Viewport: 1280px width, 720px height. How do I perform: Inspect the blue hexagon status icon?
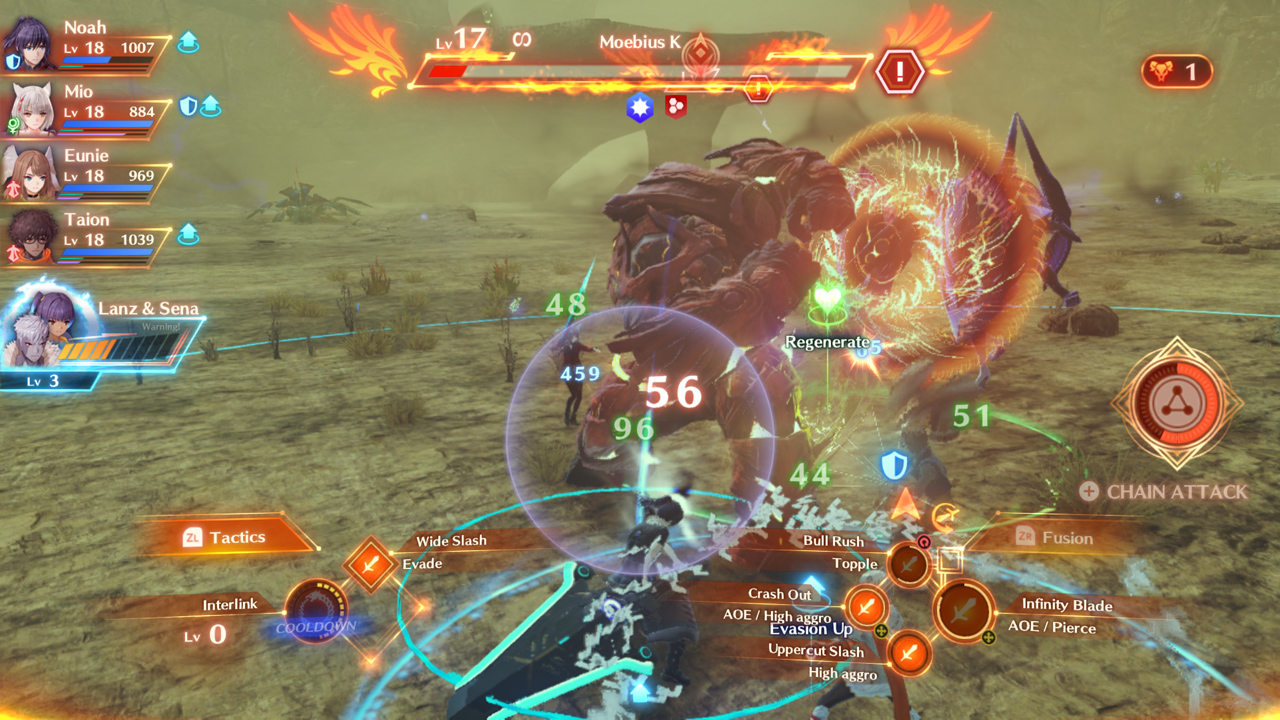(640, 108)
